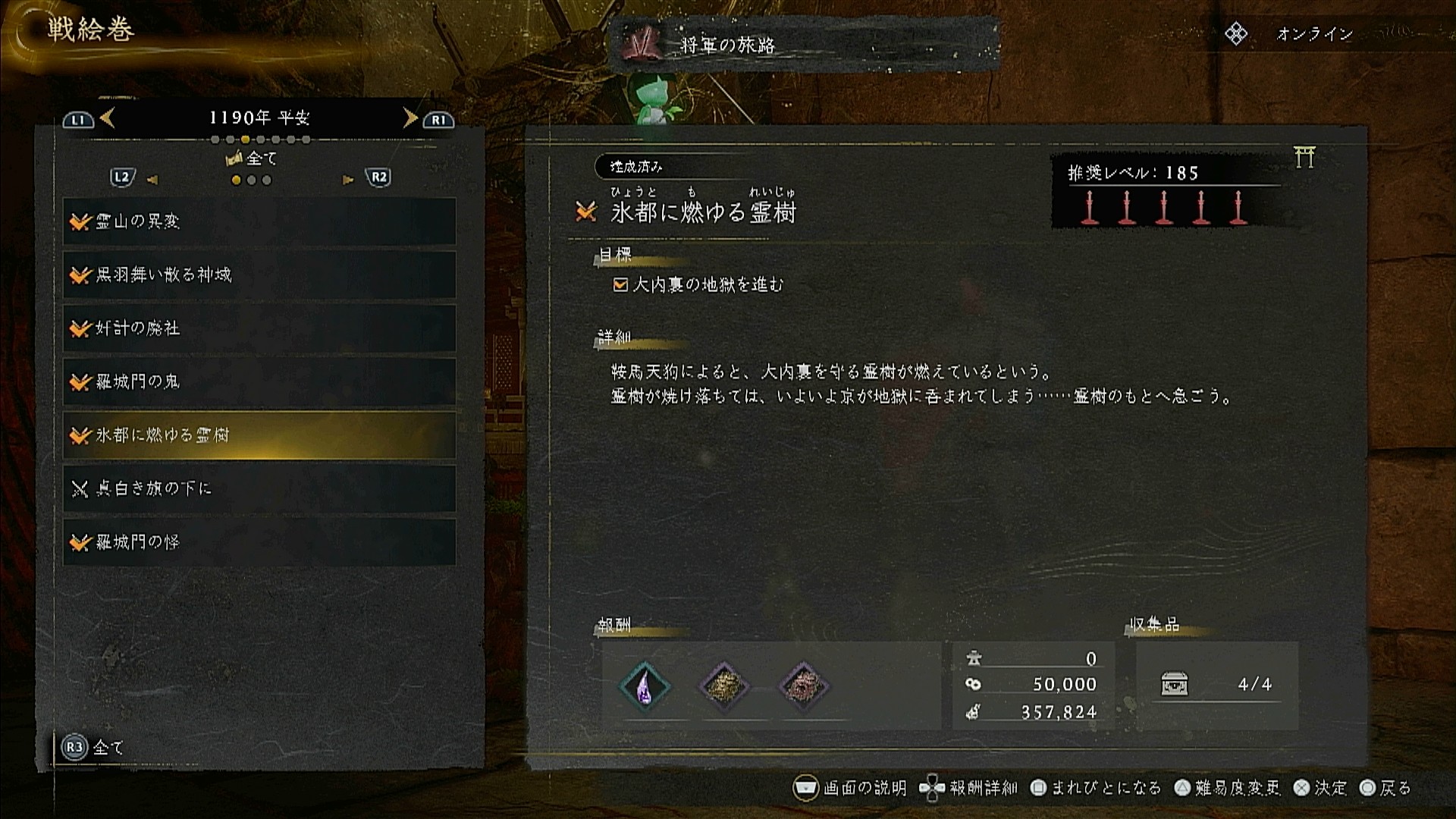The image size is (1456, 819).
Task: Open the mission 羅城門の鬼
Action: (x=259, y=381)
